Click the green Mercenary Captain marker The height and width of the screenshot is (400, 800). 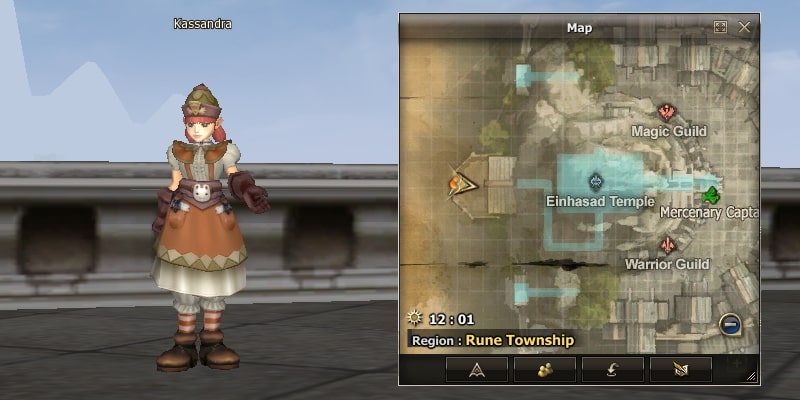tap(712, 193)
